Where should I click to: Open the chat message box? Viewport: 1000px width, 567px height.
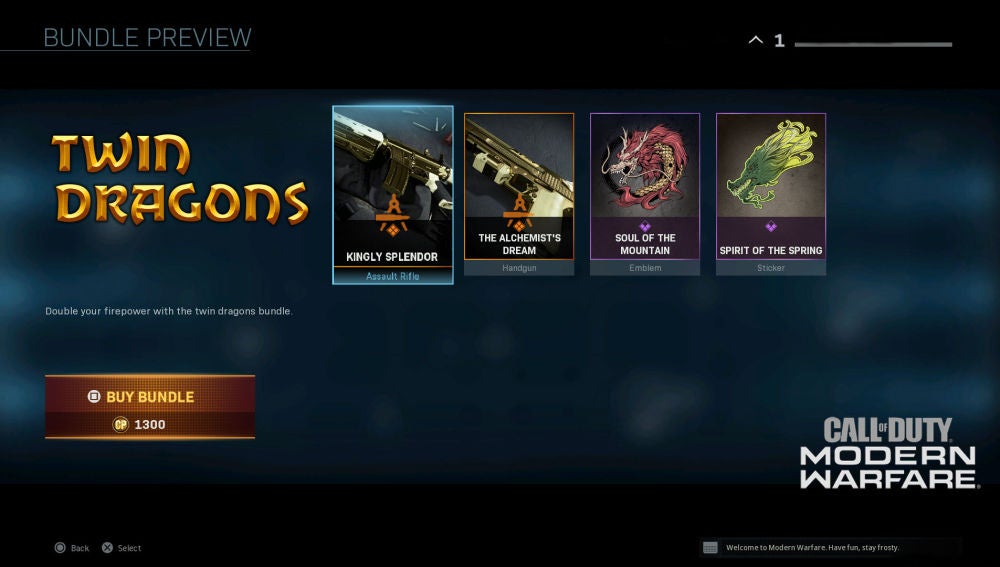point(830,547)
